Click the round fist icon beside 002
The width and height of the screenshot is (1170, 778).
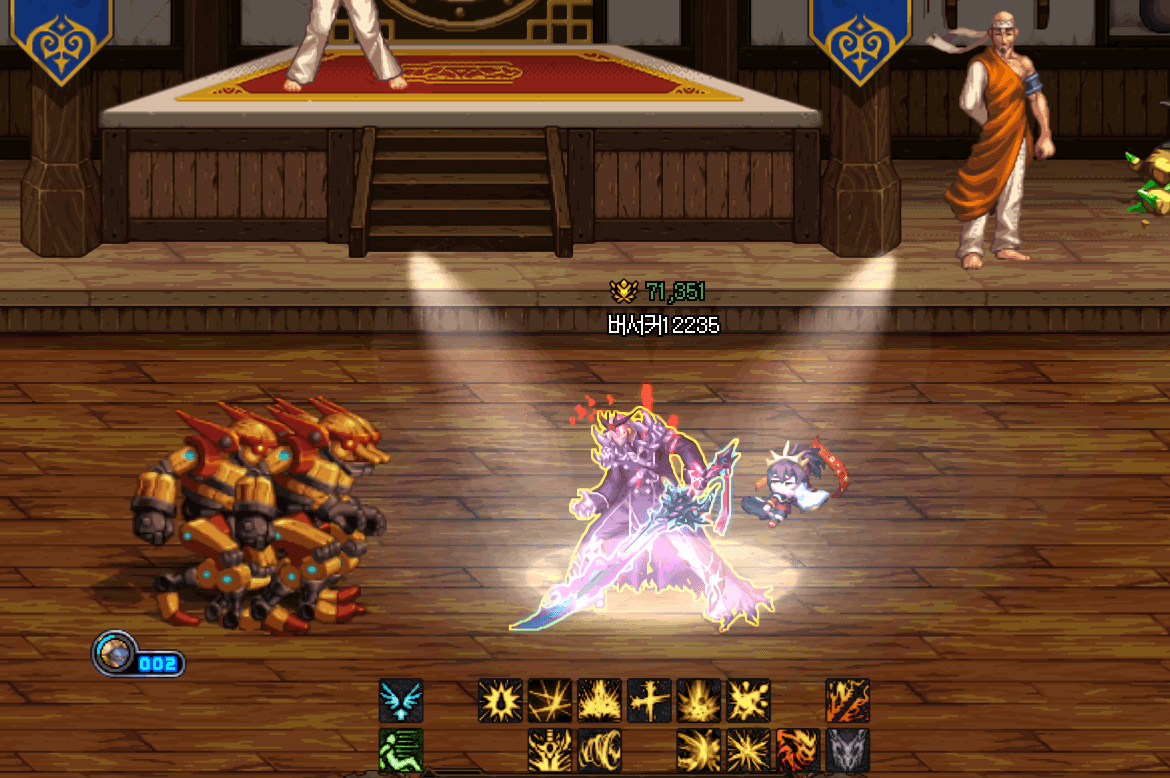point(114,653)
